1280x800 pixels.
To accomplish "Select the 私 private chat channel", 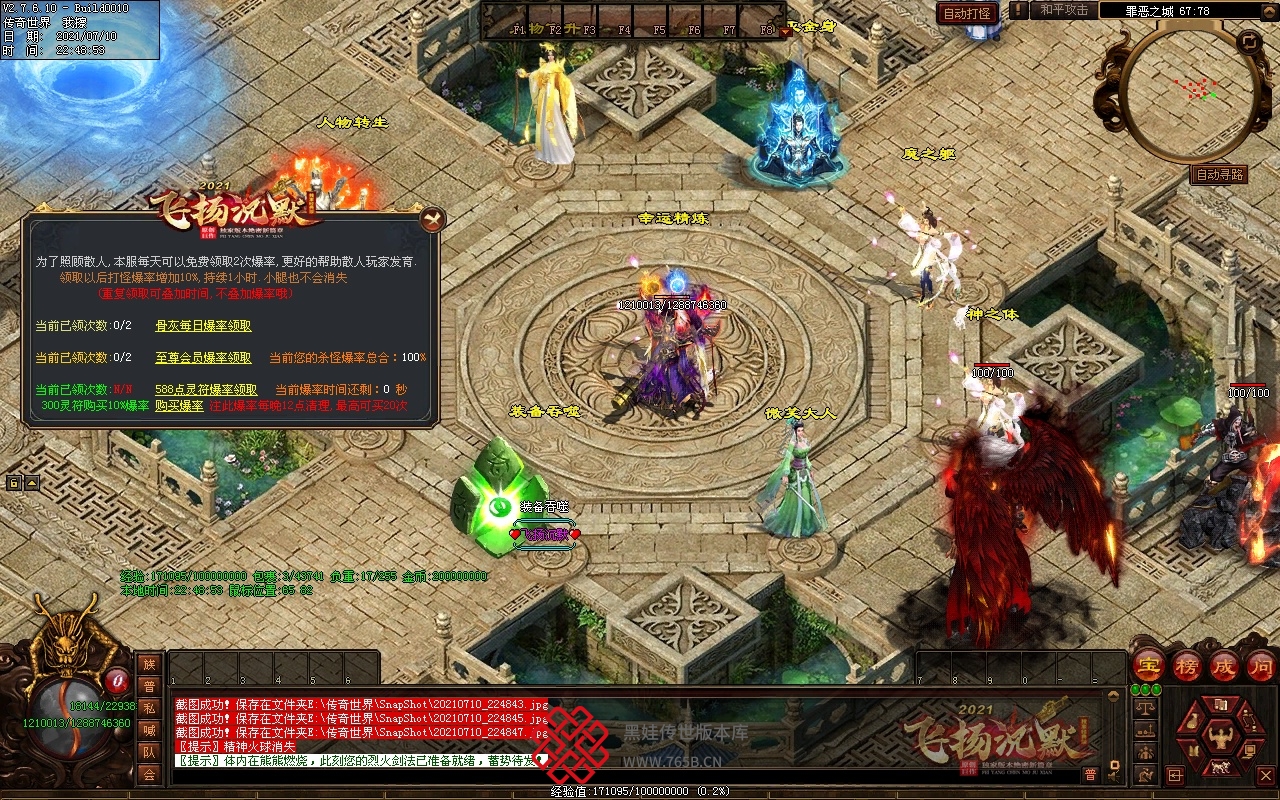I will coord(148,708).
